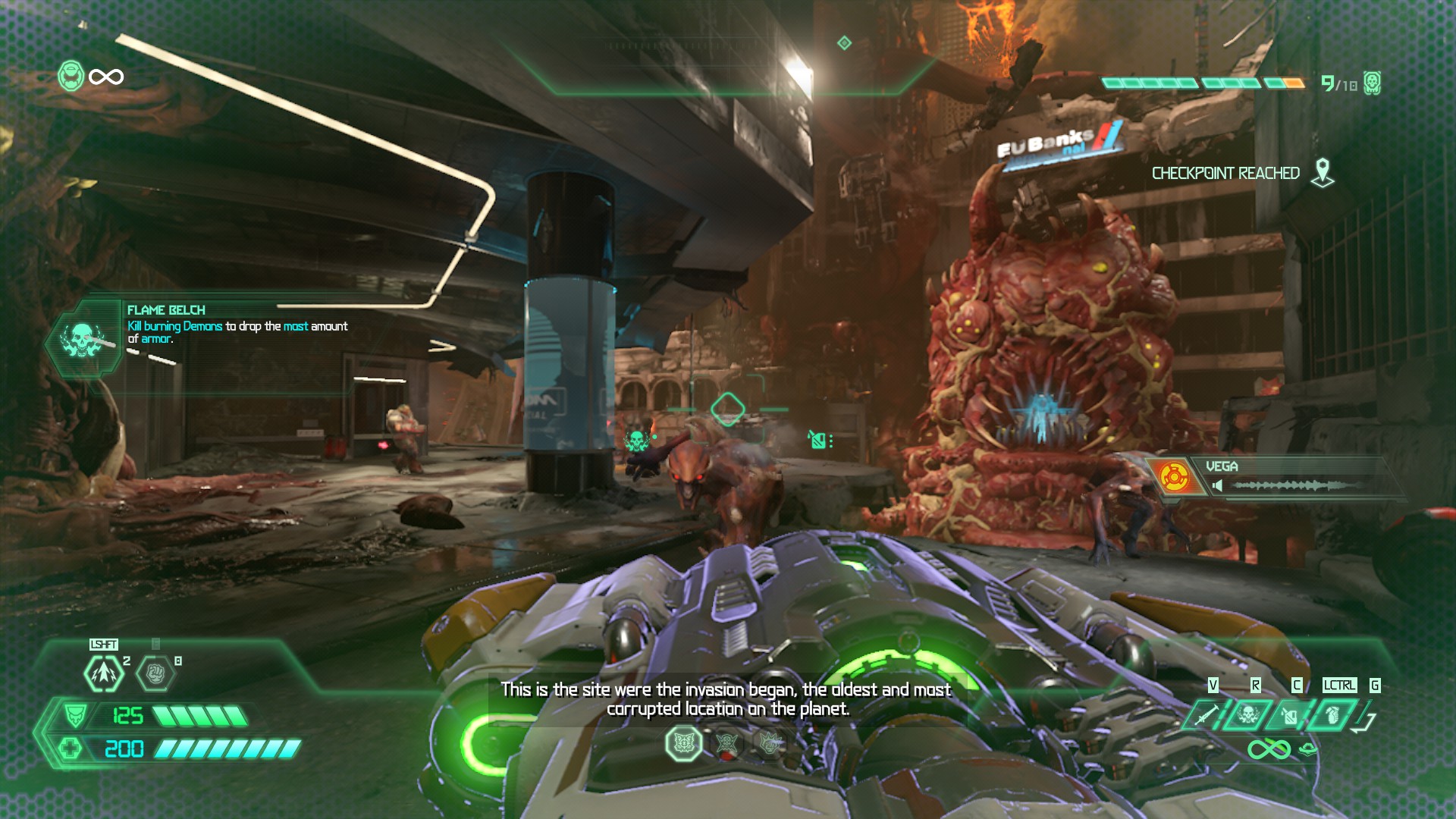The width and height of the screenshot is (1456, 819).
Task: Select the crowned face rune icon
Action: pos(768,744)
